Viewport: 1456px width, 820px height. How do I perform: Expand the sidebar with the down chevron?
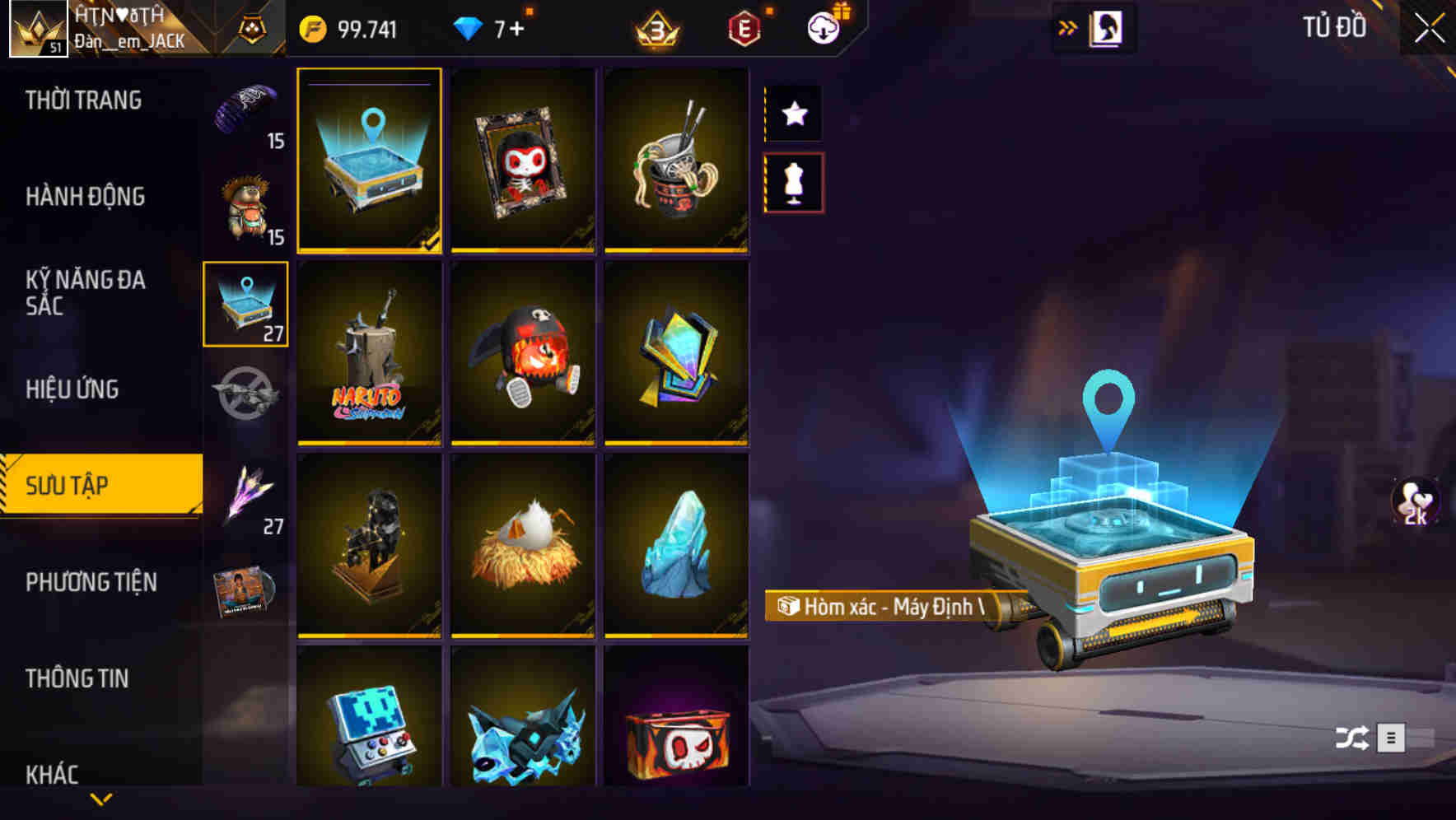click(x=101, y=799)
